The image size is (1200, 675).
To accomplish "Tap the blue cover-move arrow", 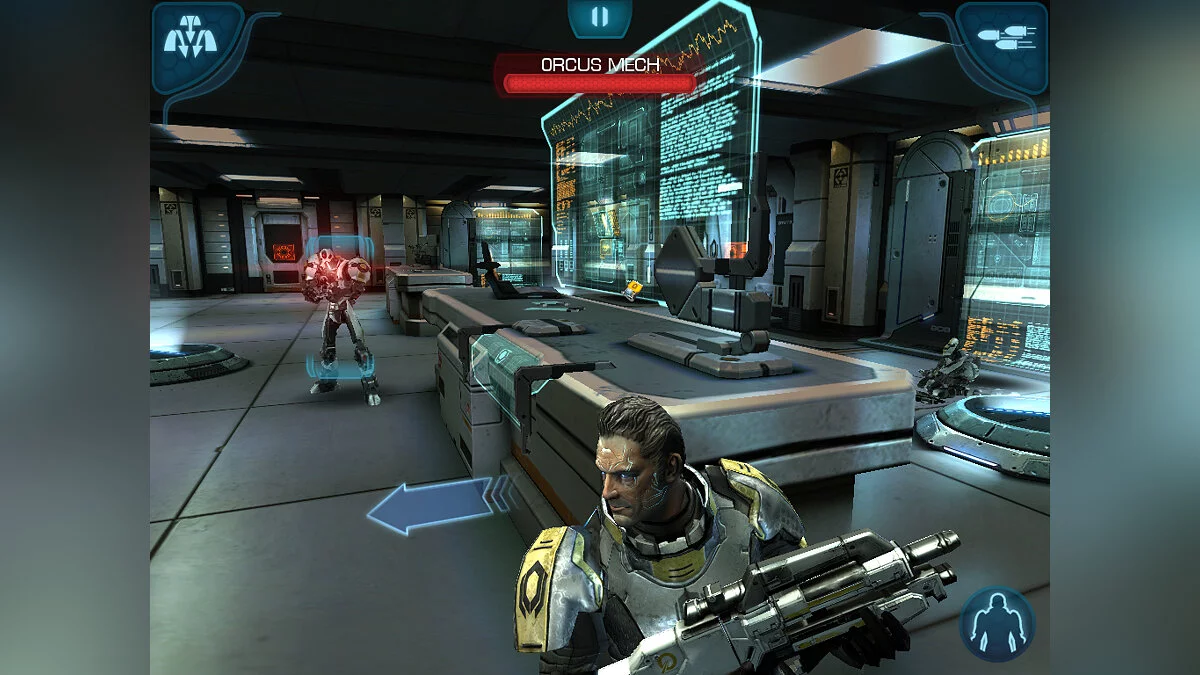I will tap(436, 505).
